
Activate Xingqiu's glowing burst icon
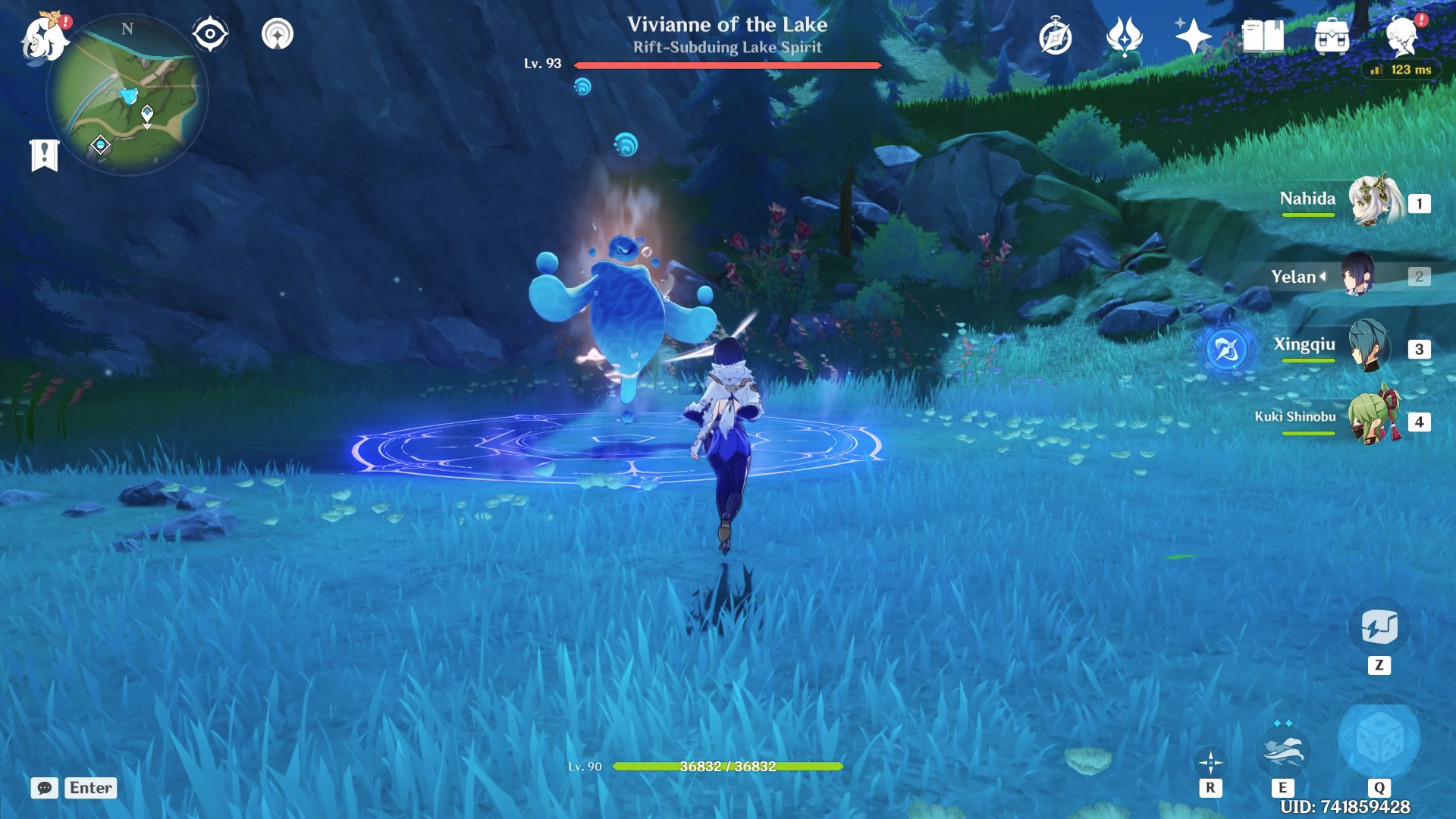tap(1228, 350)
